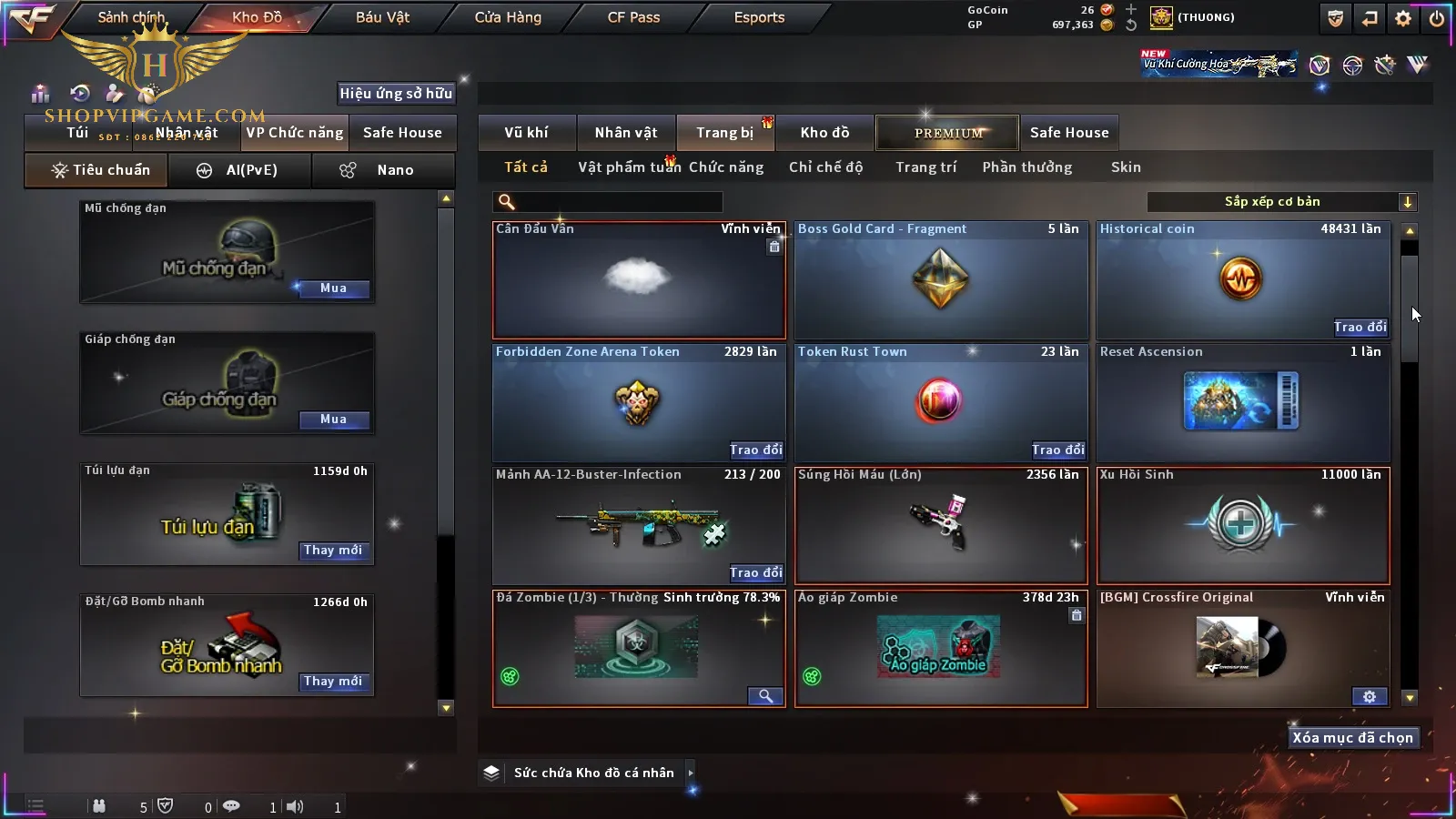This screenshot has width=1456, height=819.
Task: Buy the Mũ chống đạn helmet
Action: pos(333,288)
